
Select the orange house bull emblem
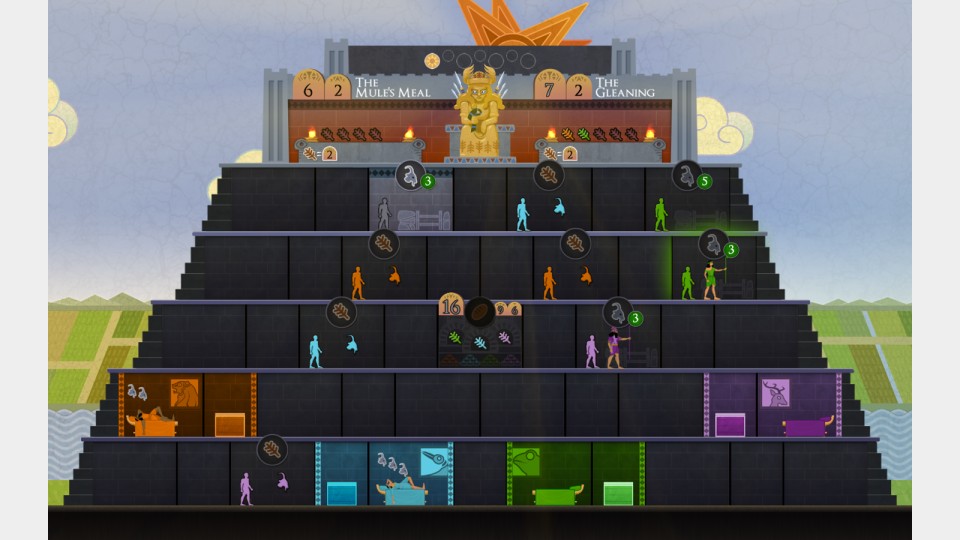pos(184,392)
